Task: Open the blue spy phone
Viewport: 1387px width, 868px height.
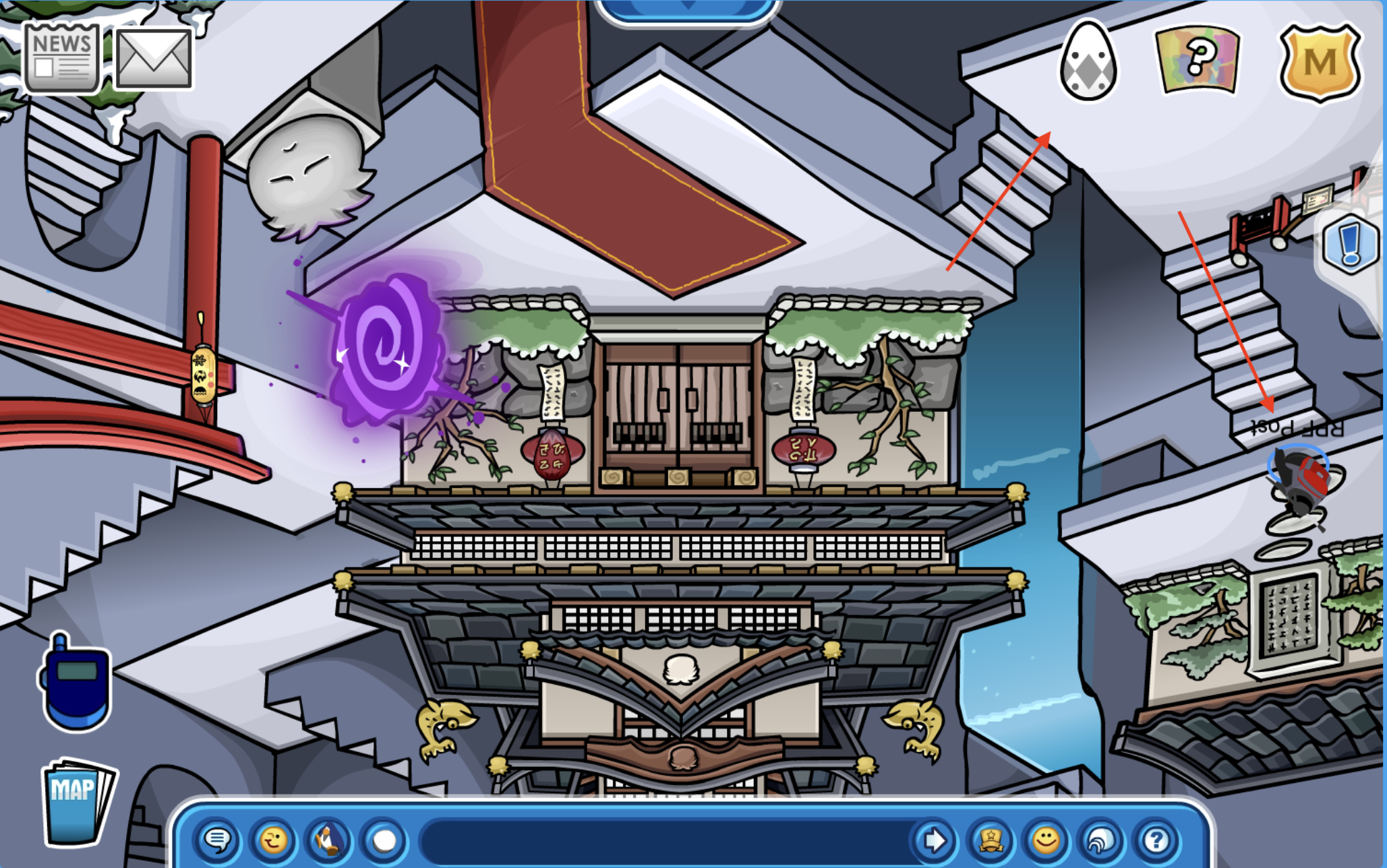Action: [x=75, y=683]
